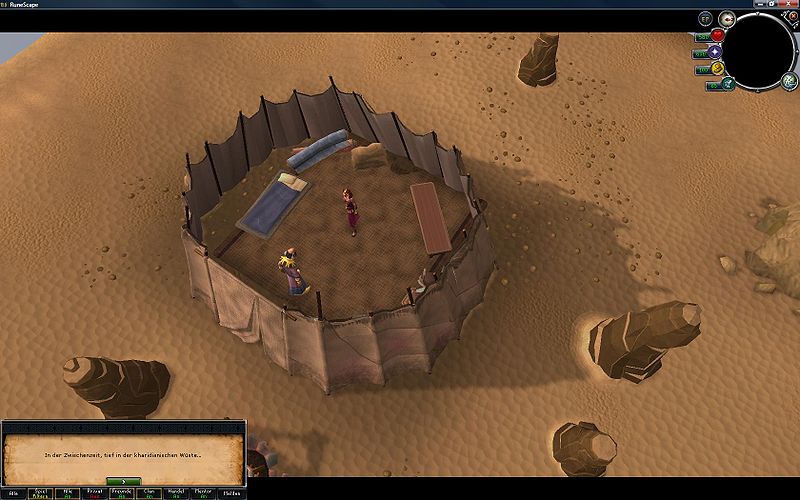Switch to the Alle chat tab

tap(14, 493)
